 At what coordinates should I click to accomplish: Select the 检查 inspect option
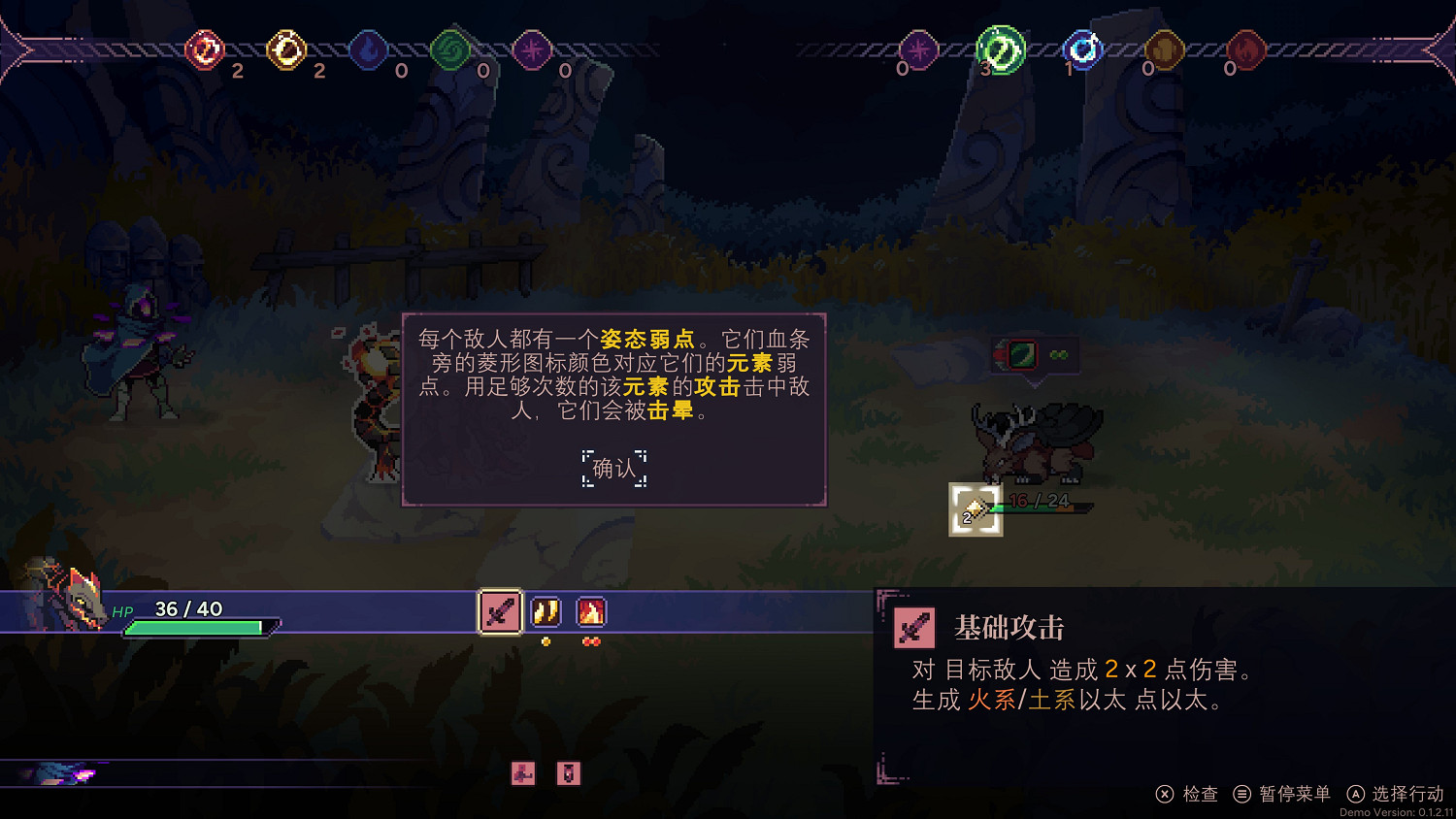pos(1200,794)
